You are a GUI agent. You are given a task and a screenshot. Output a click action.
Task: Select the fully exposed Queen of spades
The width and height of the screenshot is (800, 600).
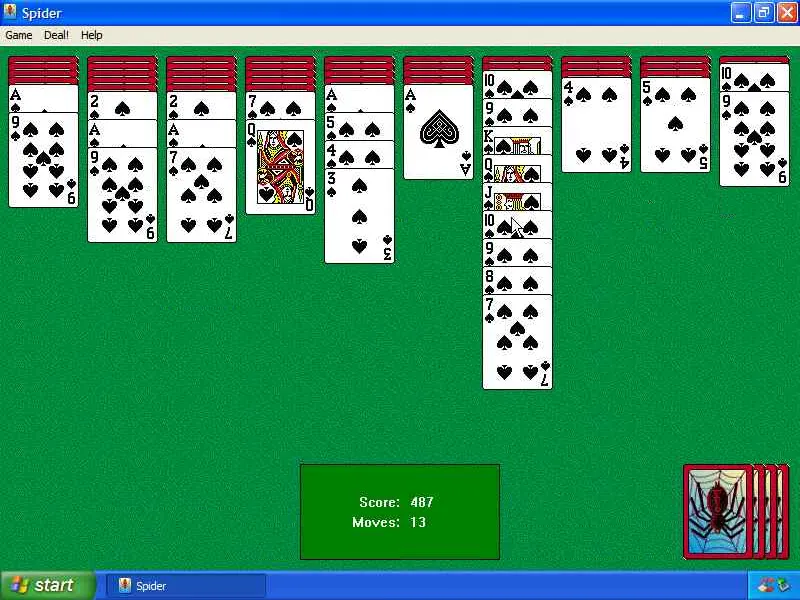point(280,170)
